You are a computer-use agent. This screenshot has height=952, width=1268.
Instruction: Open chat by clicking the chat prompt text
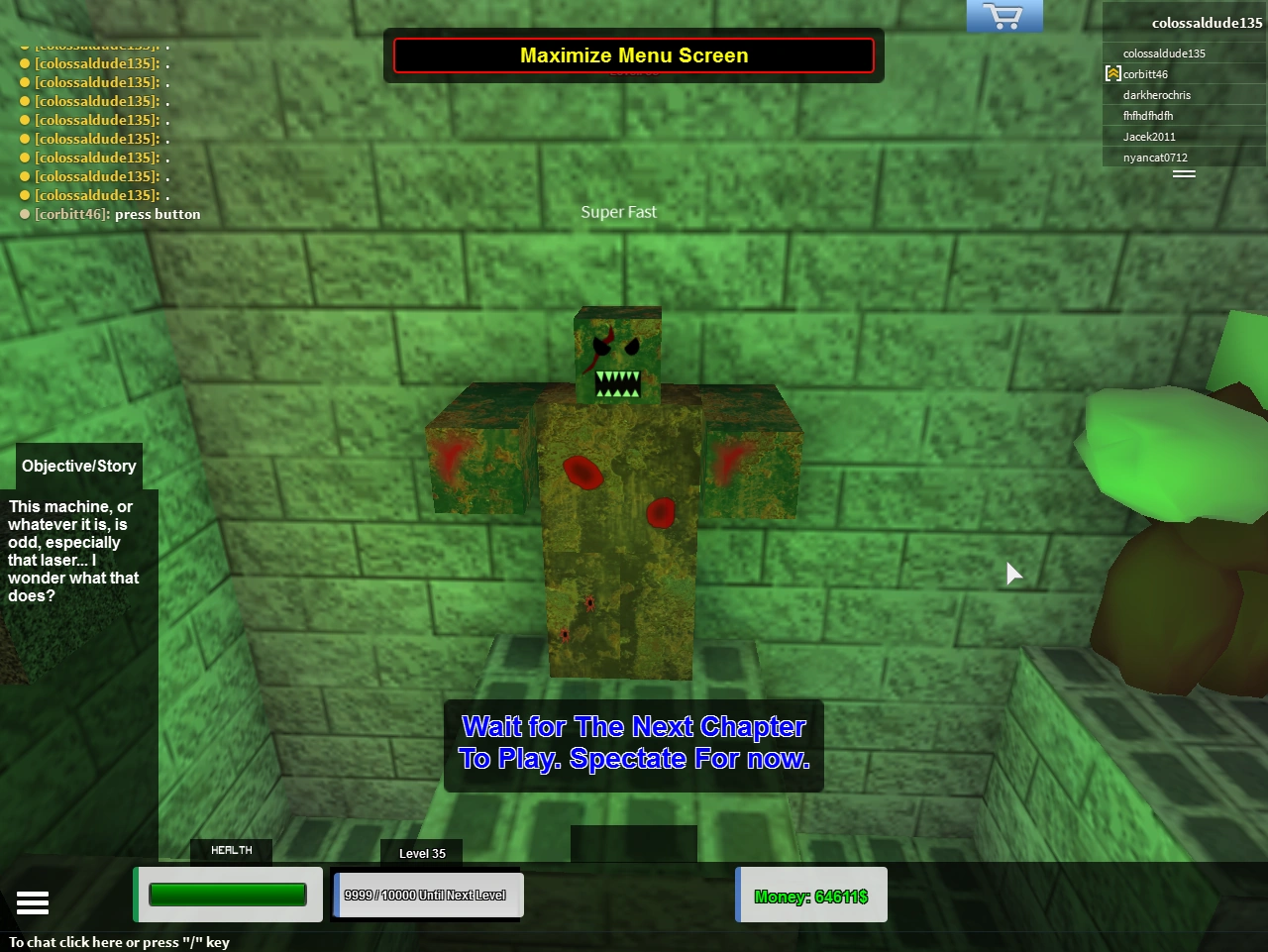119,942
